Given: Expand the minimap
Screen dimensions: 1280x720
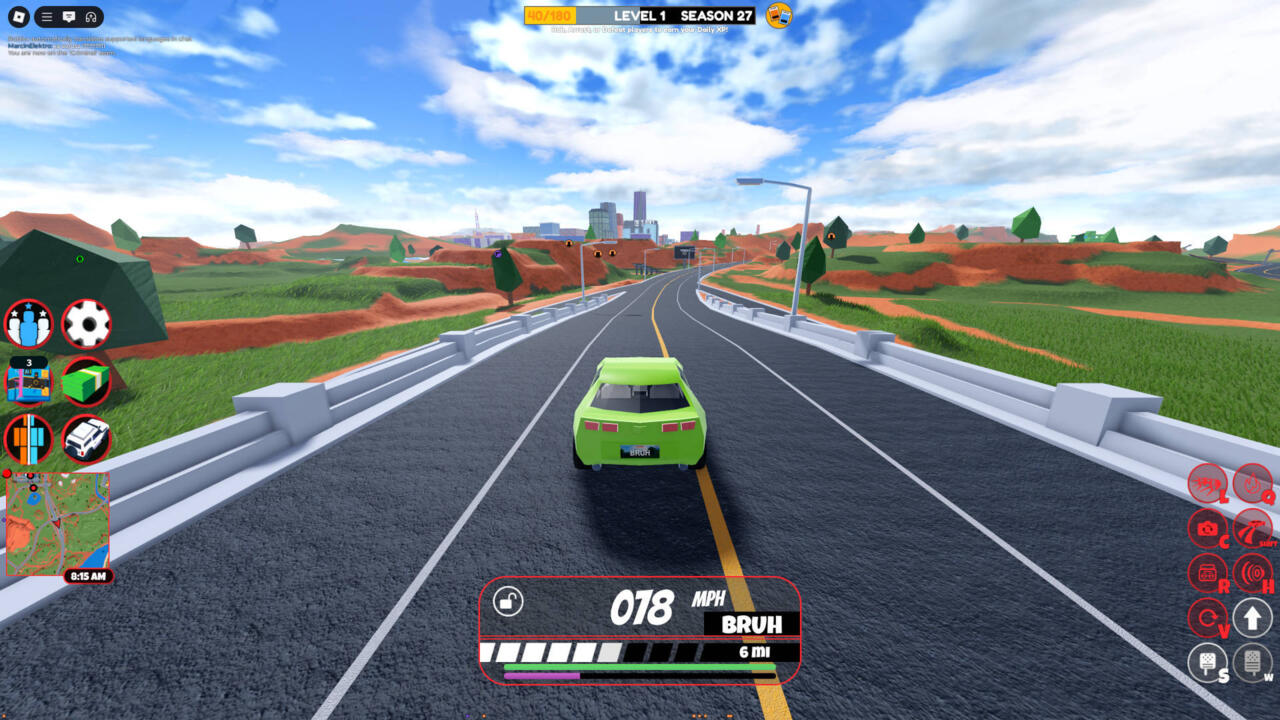Looking at the screenshot, I should 58,523.
